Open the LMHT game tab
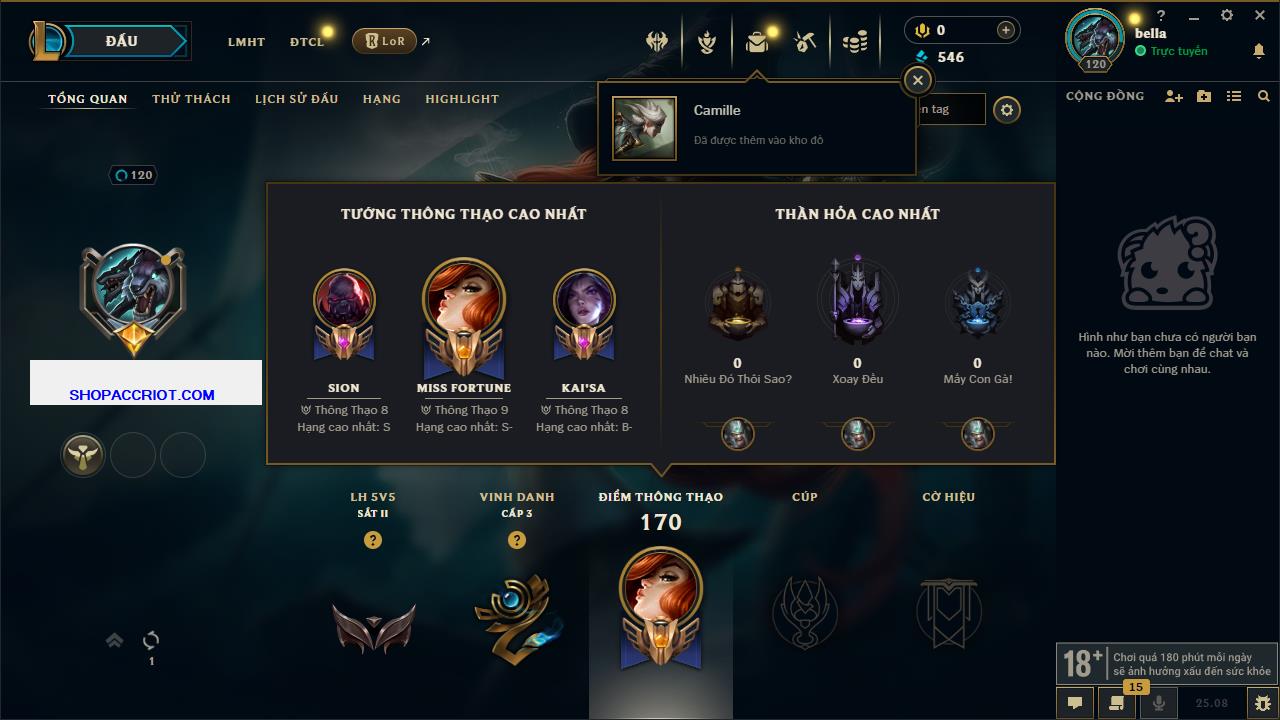This screenshot has width=1280, height=720. click(x=246, y=42)
